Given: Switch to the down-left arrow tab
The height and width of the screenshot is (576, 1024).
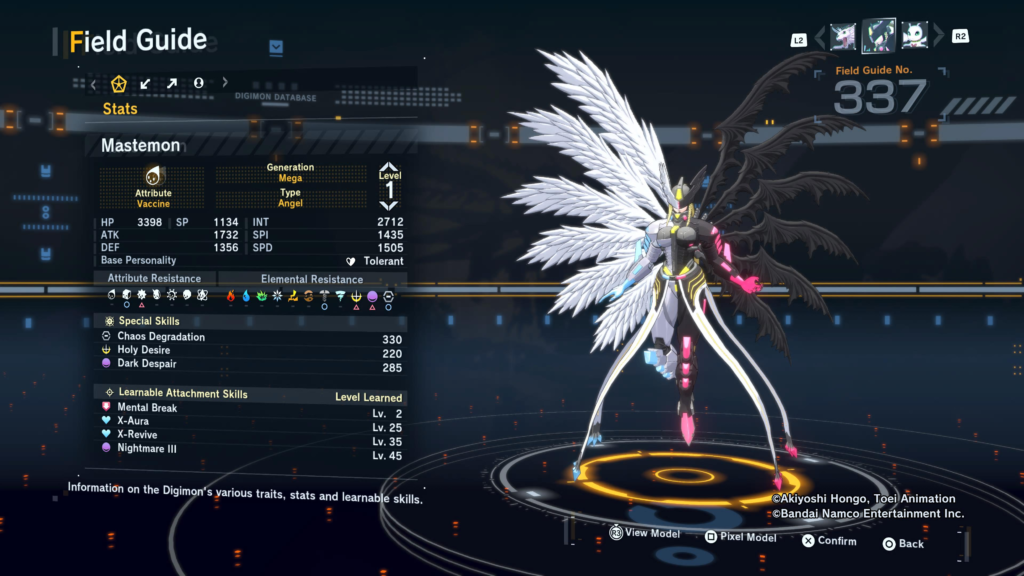Looking at the screenshot, I should (x=146, y=83).
